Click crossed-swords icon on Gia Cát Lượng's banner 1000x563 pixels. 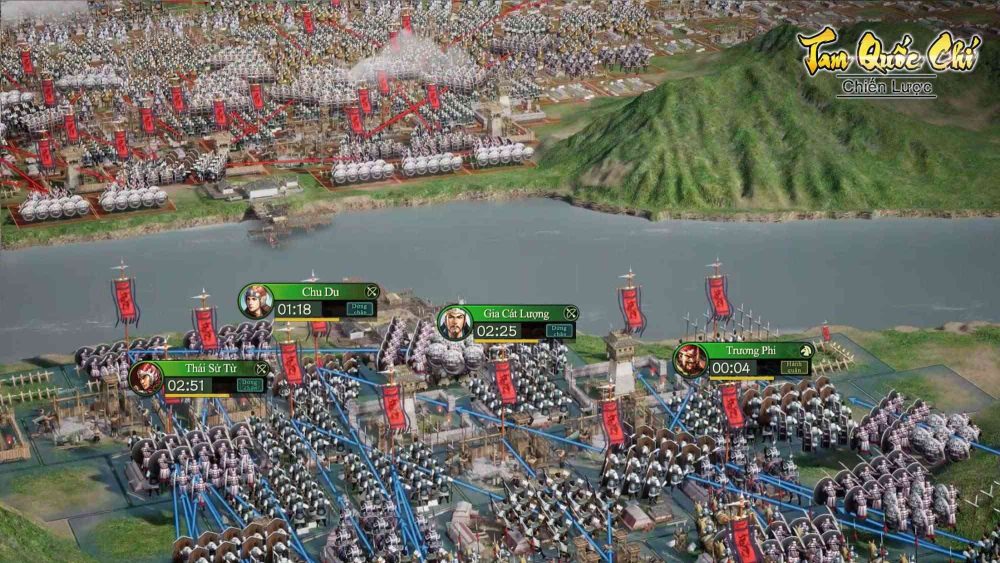click(x=570, y=313)
